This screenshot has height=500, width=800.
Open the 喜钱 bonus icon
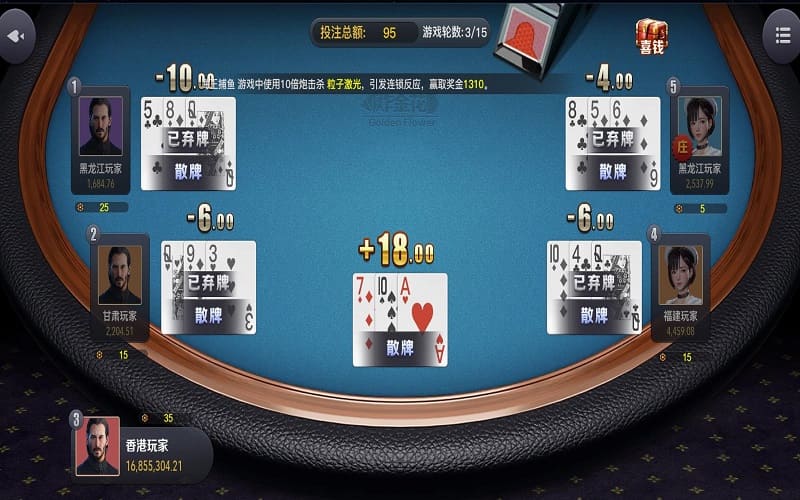[x=651, y=36]
